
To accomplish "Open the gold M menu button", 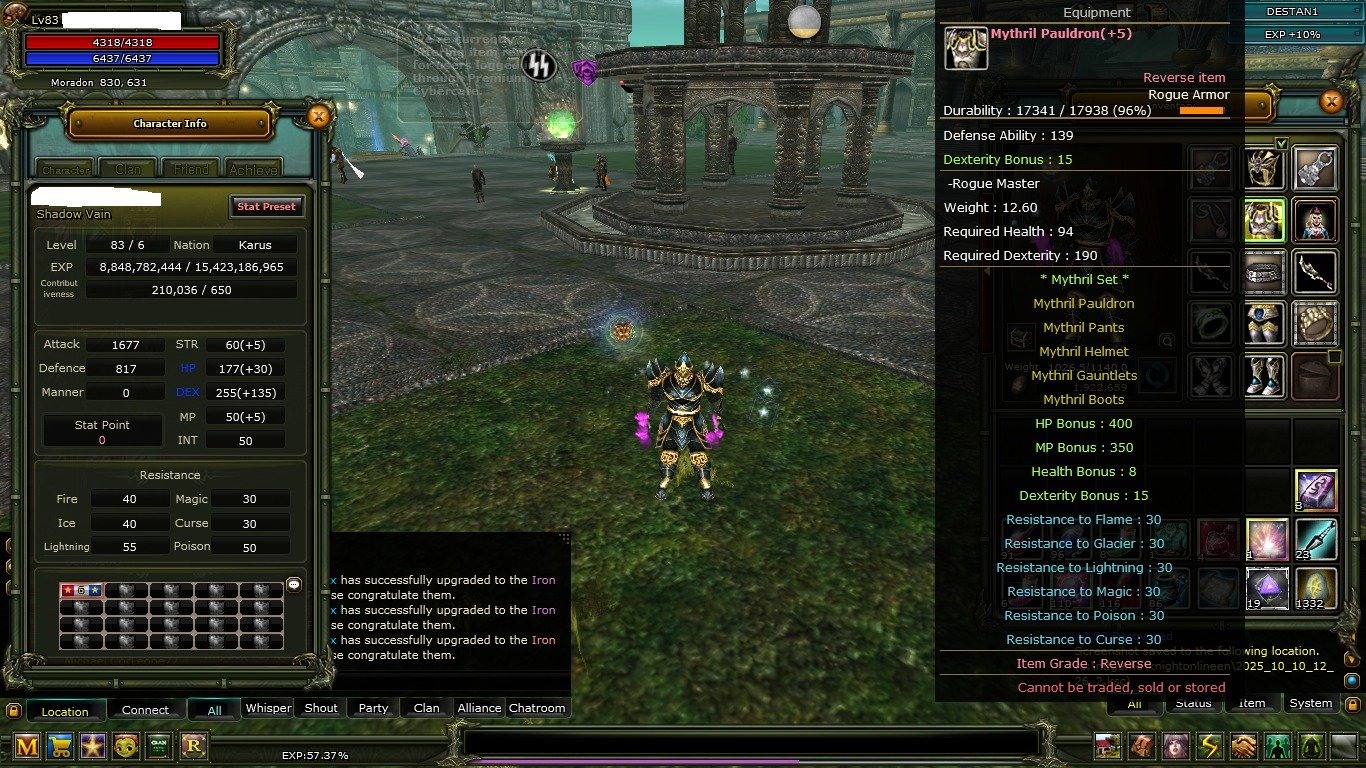I will (27, 745).
